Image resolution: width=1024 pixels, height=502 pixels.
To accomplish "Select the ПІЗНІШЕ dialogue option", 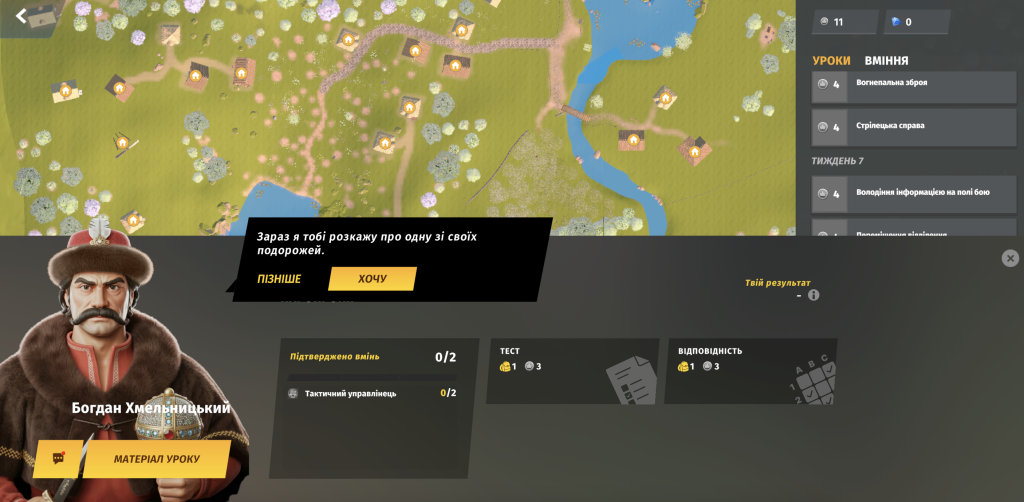I will pos(279,279).
